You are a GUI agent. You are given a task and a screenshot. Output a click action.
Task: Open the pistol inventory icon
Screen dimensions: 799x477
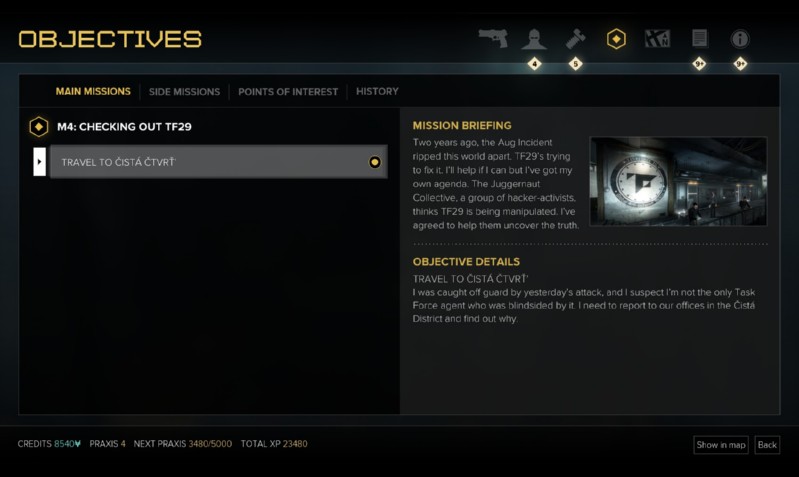coord(492,39)
